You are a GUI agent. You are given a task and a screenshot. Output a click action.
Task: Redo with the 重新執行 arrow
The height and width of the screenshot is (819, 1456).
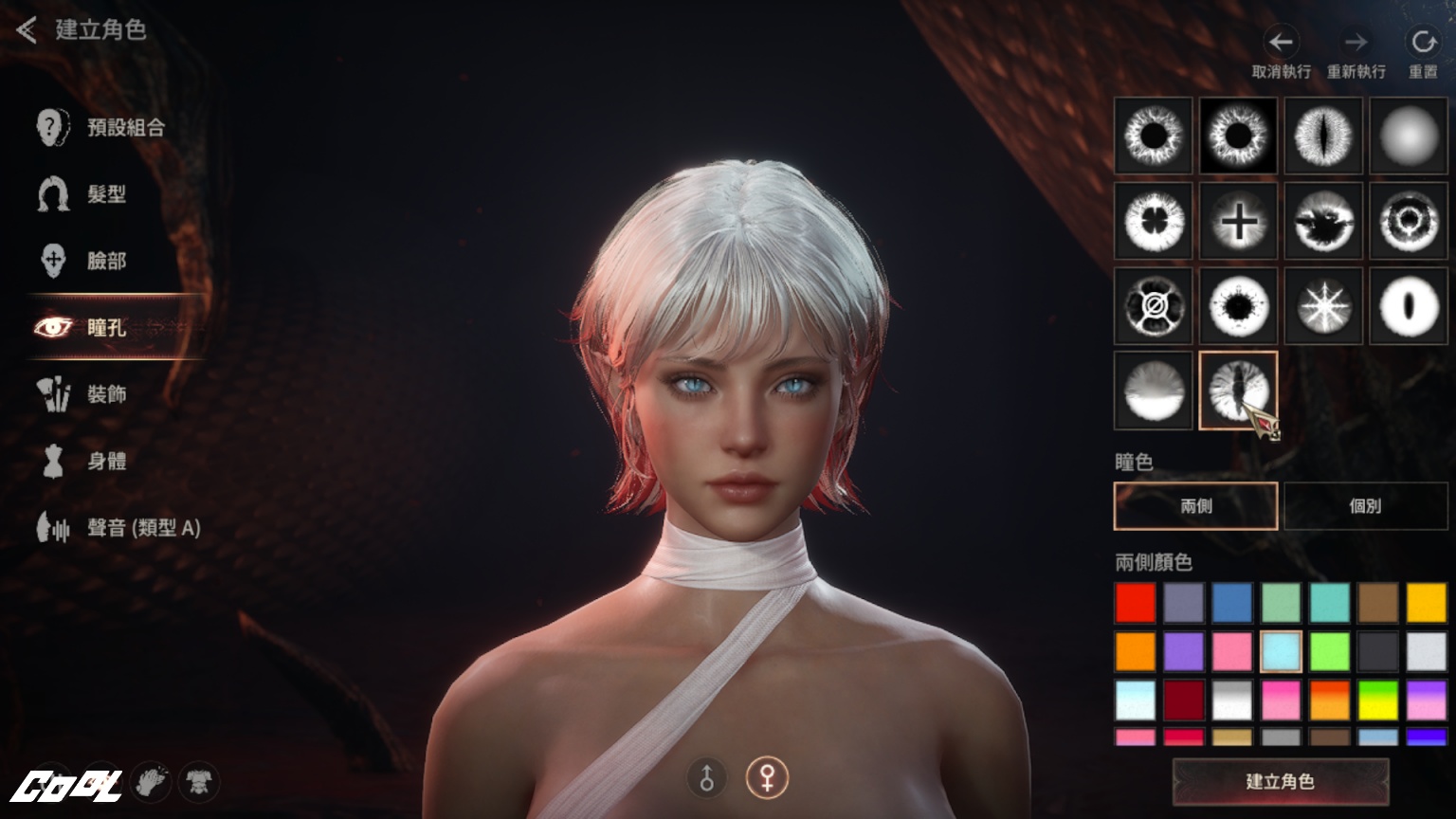(1356, 43)
